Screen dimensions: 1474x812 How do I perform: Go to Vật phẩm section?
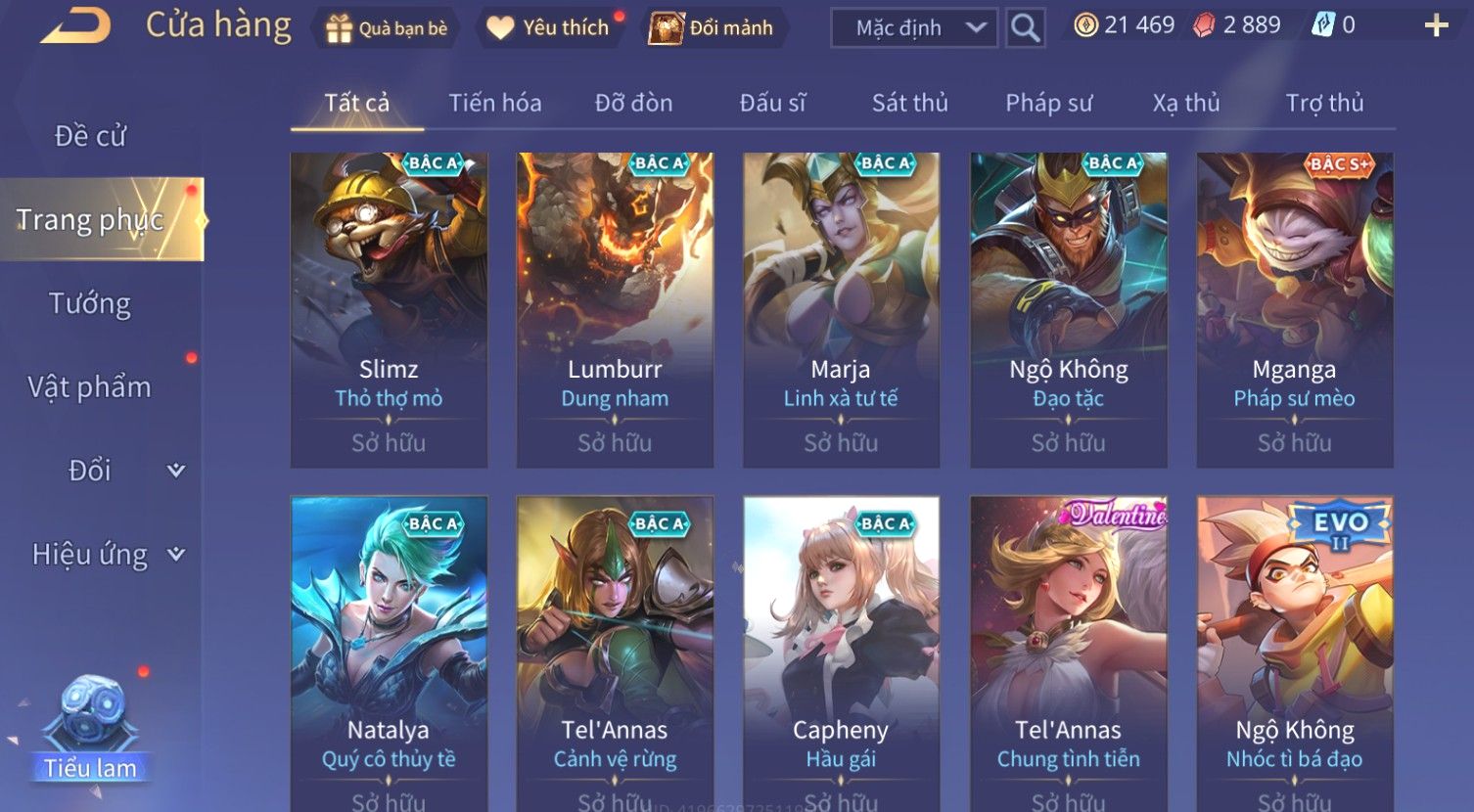(x=90, y=387)
